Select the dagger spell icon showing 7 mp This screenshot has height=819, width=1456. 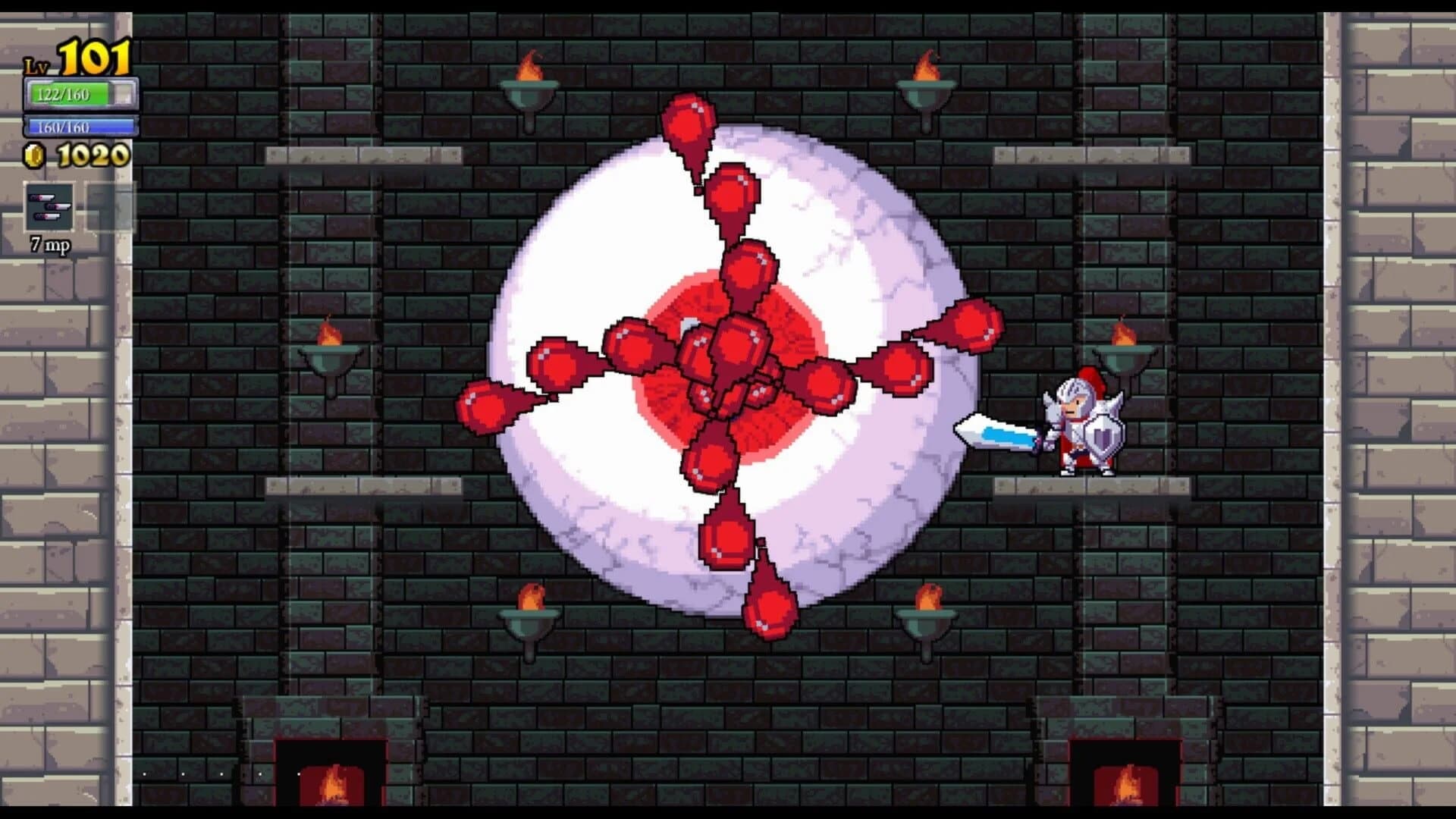48,205
